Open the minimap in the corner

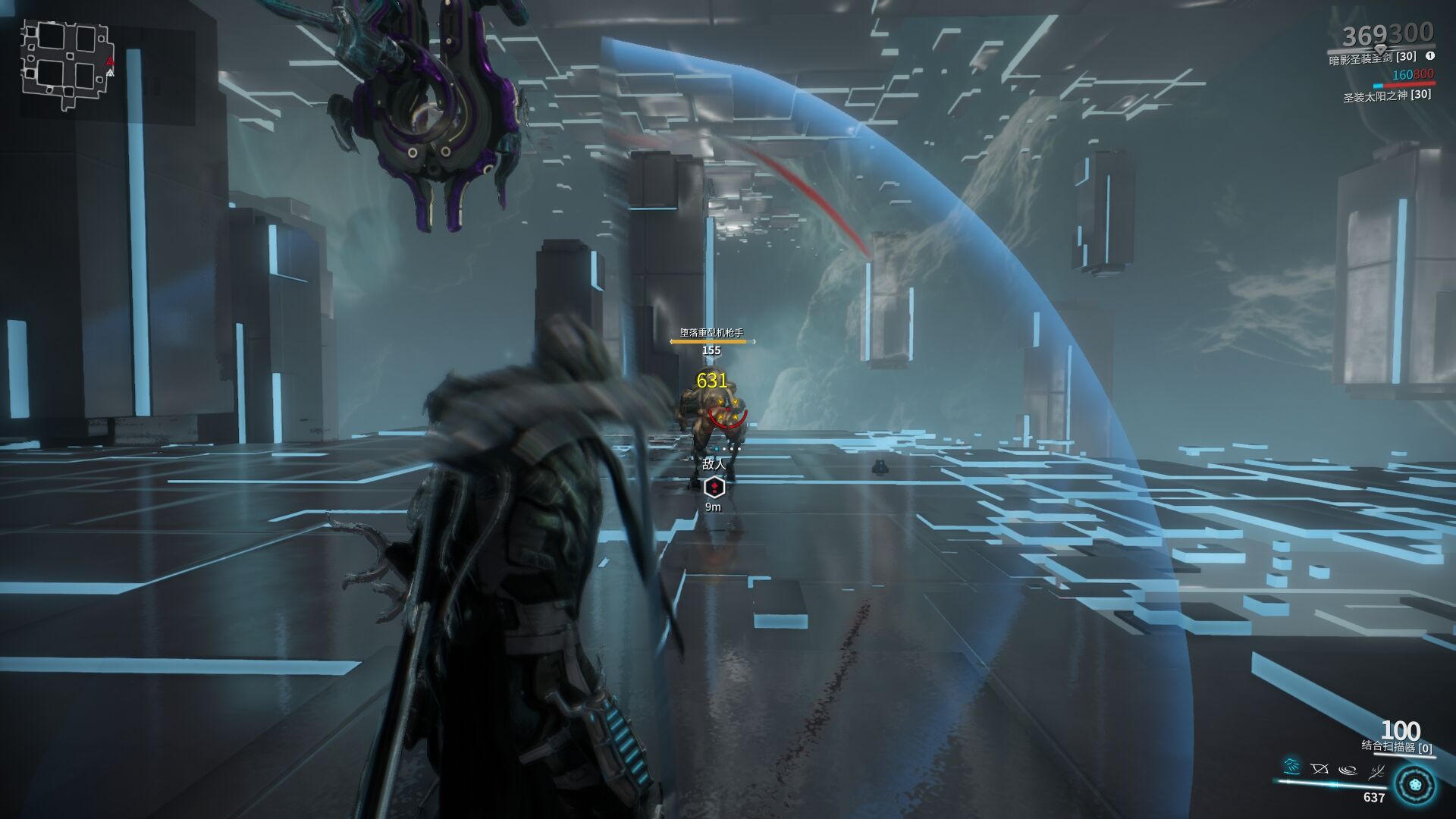(x=67, y=64)
